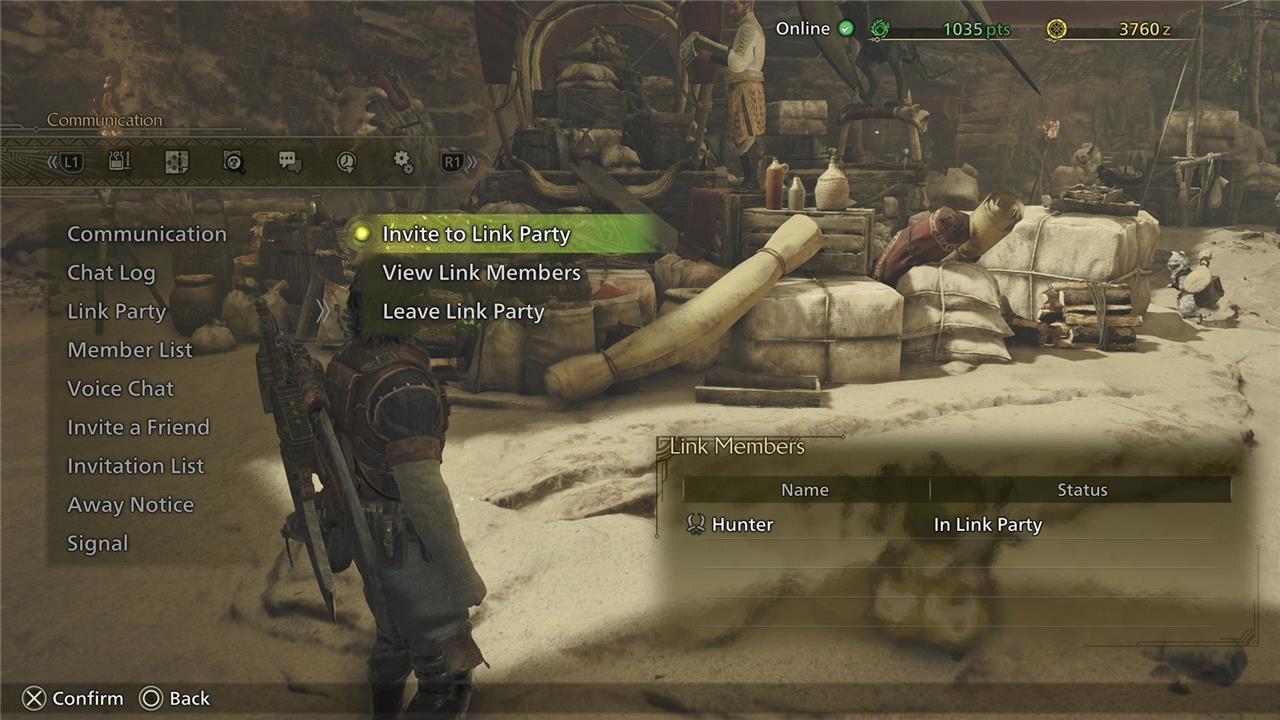Choose Invite a Friend
Image resolution: width=1280 pixels, height=720 pixels.
coord(138,428)
